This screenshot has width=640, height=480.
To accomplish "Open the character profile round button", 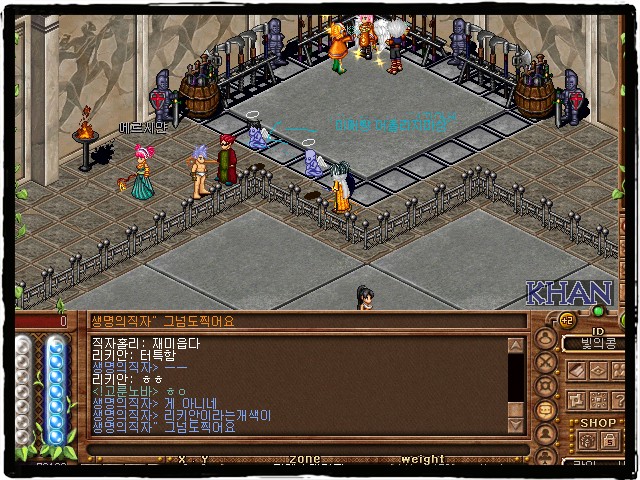I will click(x=545, y=338).
